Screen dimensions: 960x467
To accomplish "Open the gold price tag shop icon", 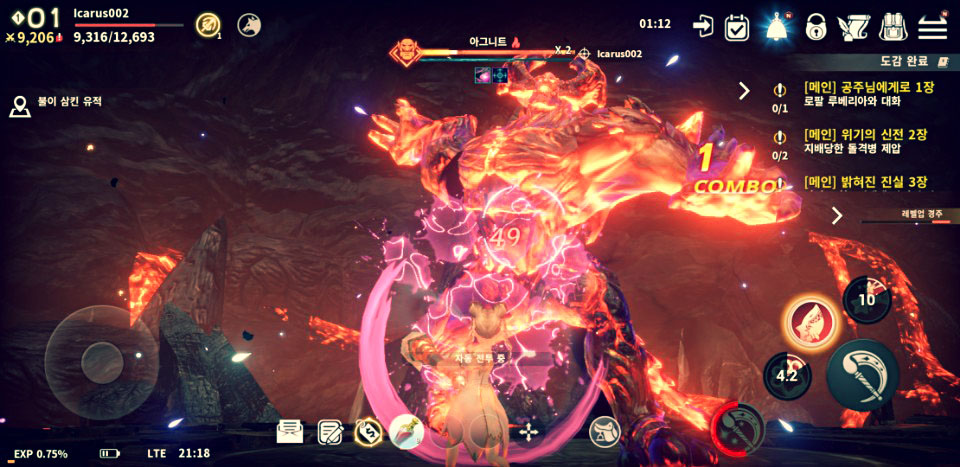I will pos(368,432).
